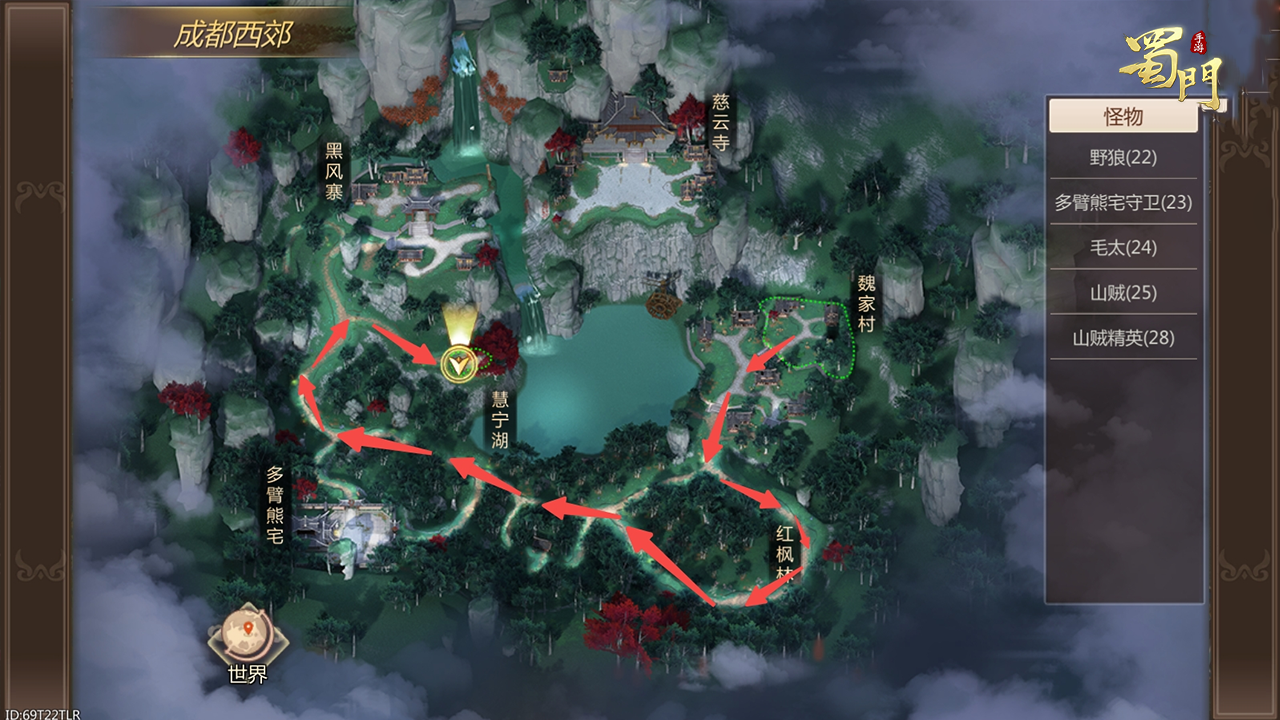
Task: Pick the 毛太(24) monster entry
Action: [x=1123, y=247]
